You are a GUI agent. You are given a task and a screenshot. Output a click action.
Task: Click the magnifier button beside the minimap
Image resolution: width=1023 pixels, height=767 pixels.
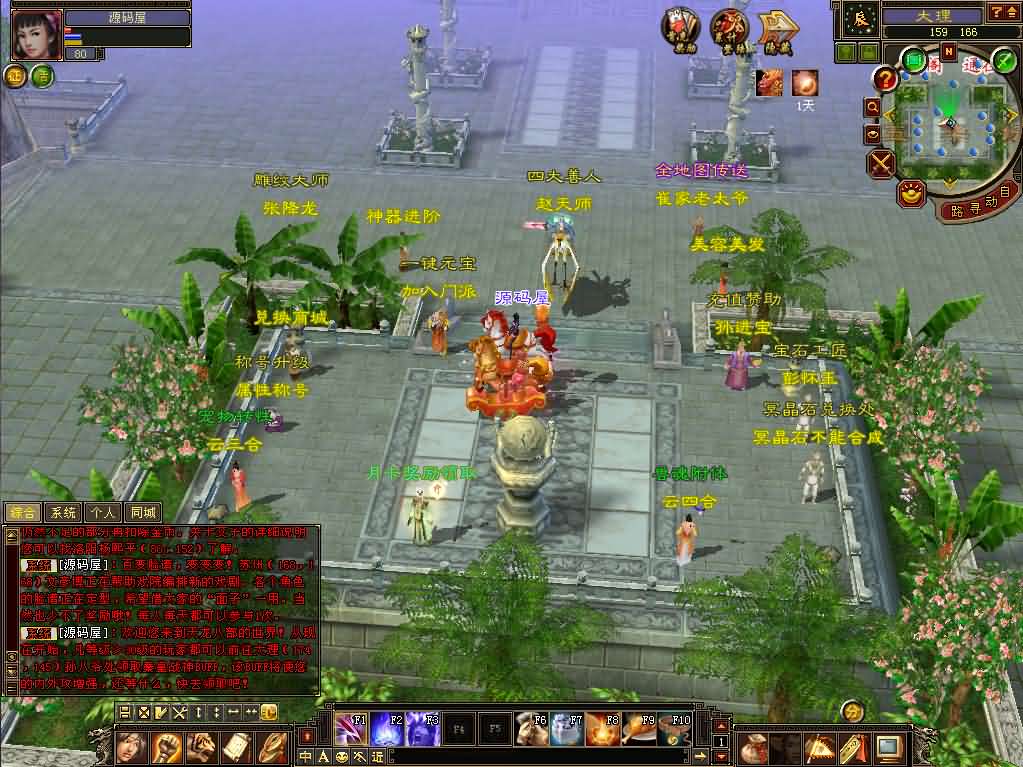pos(873,106)
